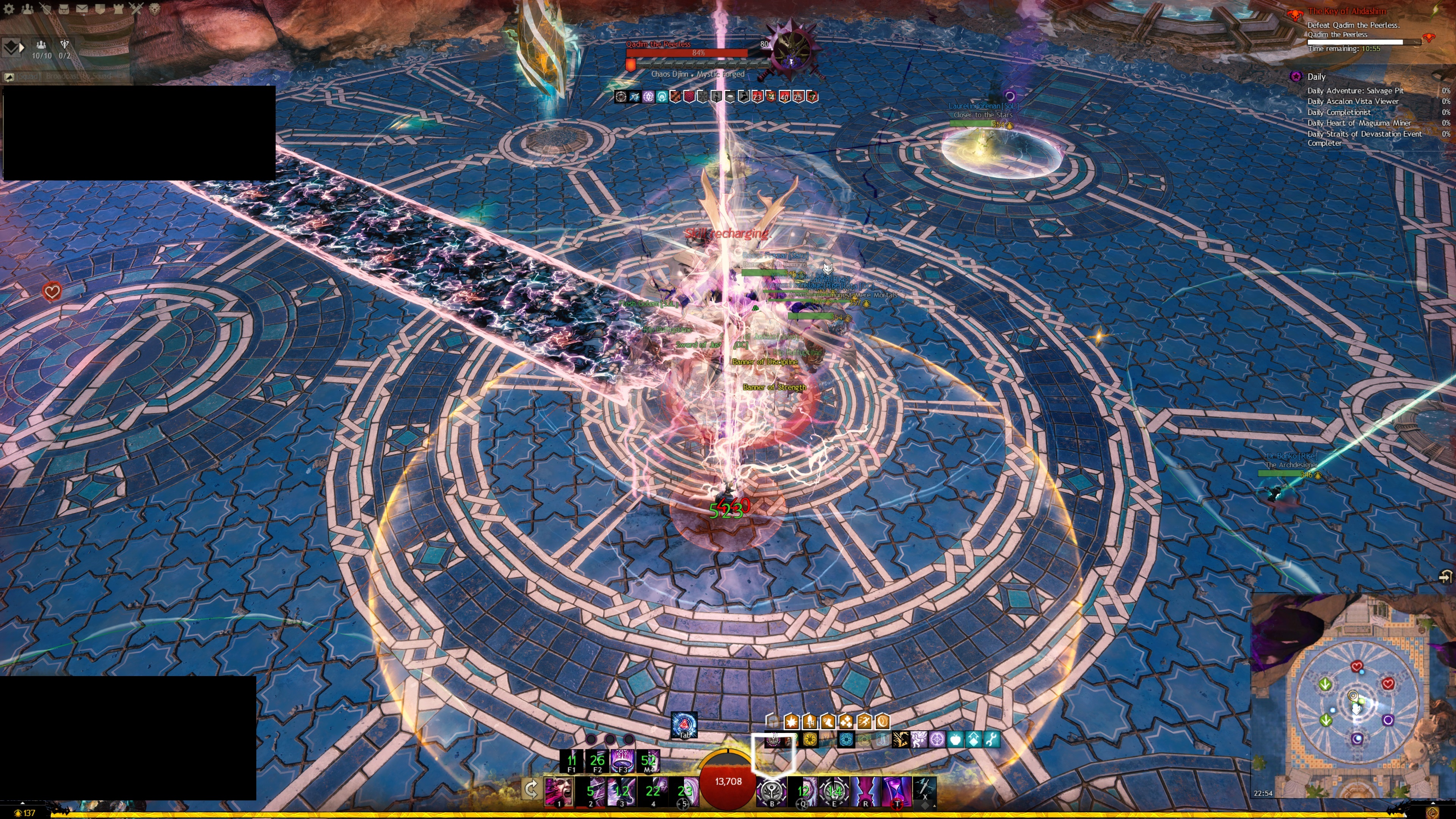Activate the hourglass elite skill bound to T

896,791
